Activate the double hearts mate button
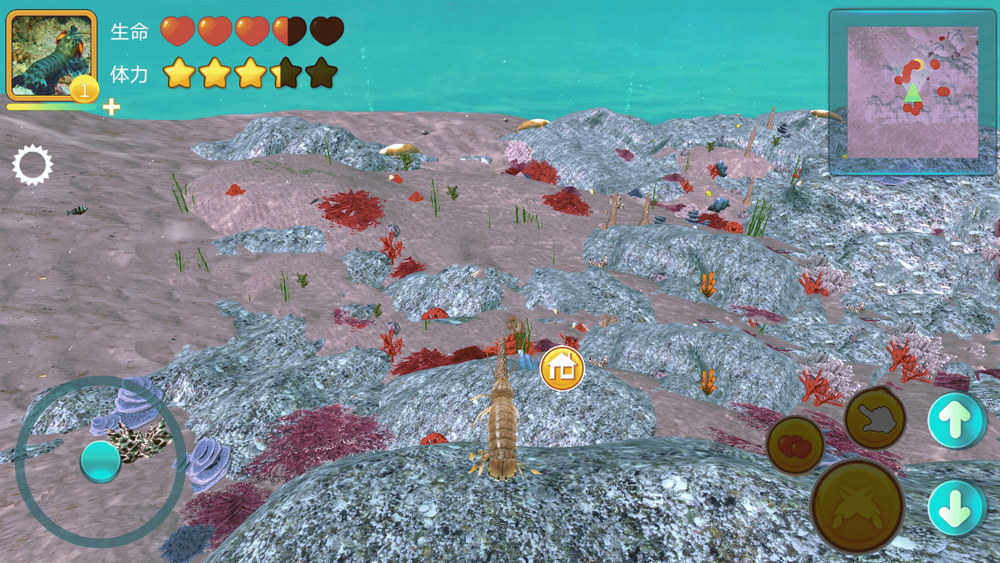The image size is (1000, 563). pyautogui.click(x=795, y=445)
